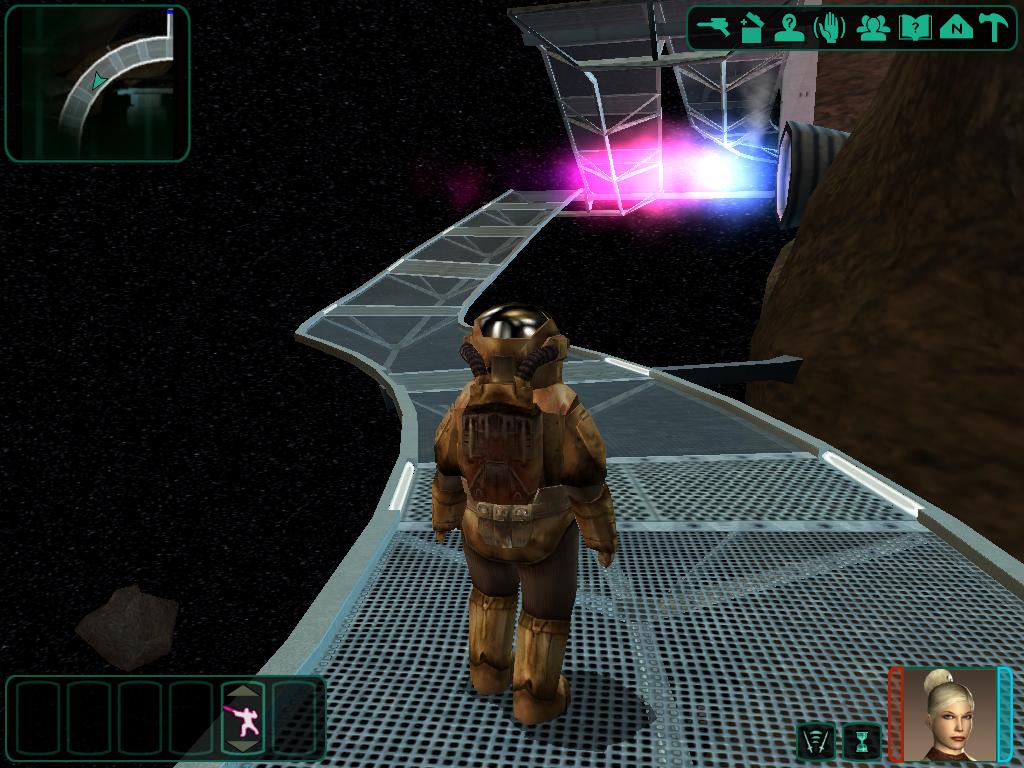Open the inventory box icon
This screenshot has width=1024, height=768.
click(x=752, y=27)
